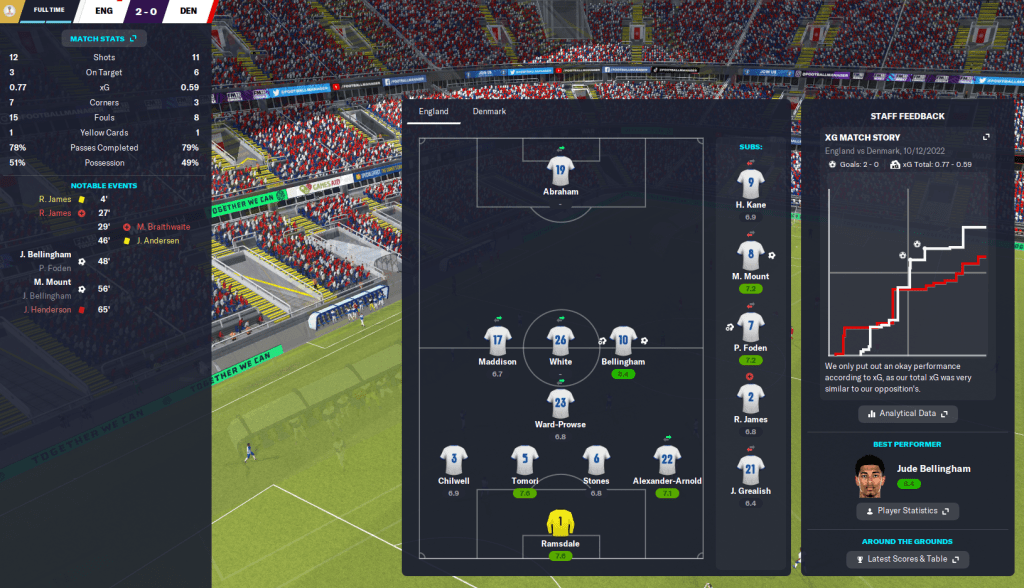Switch to the Denmark lineup tab

(490, 112)
